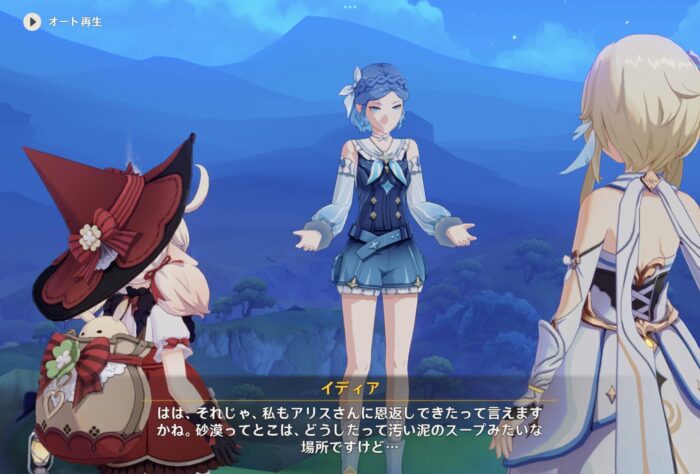
Task: Toggle the オート再生 auto-play button
Action: [33, 21]
